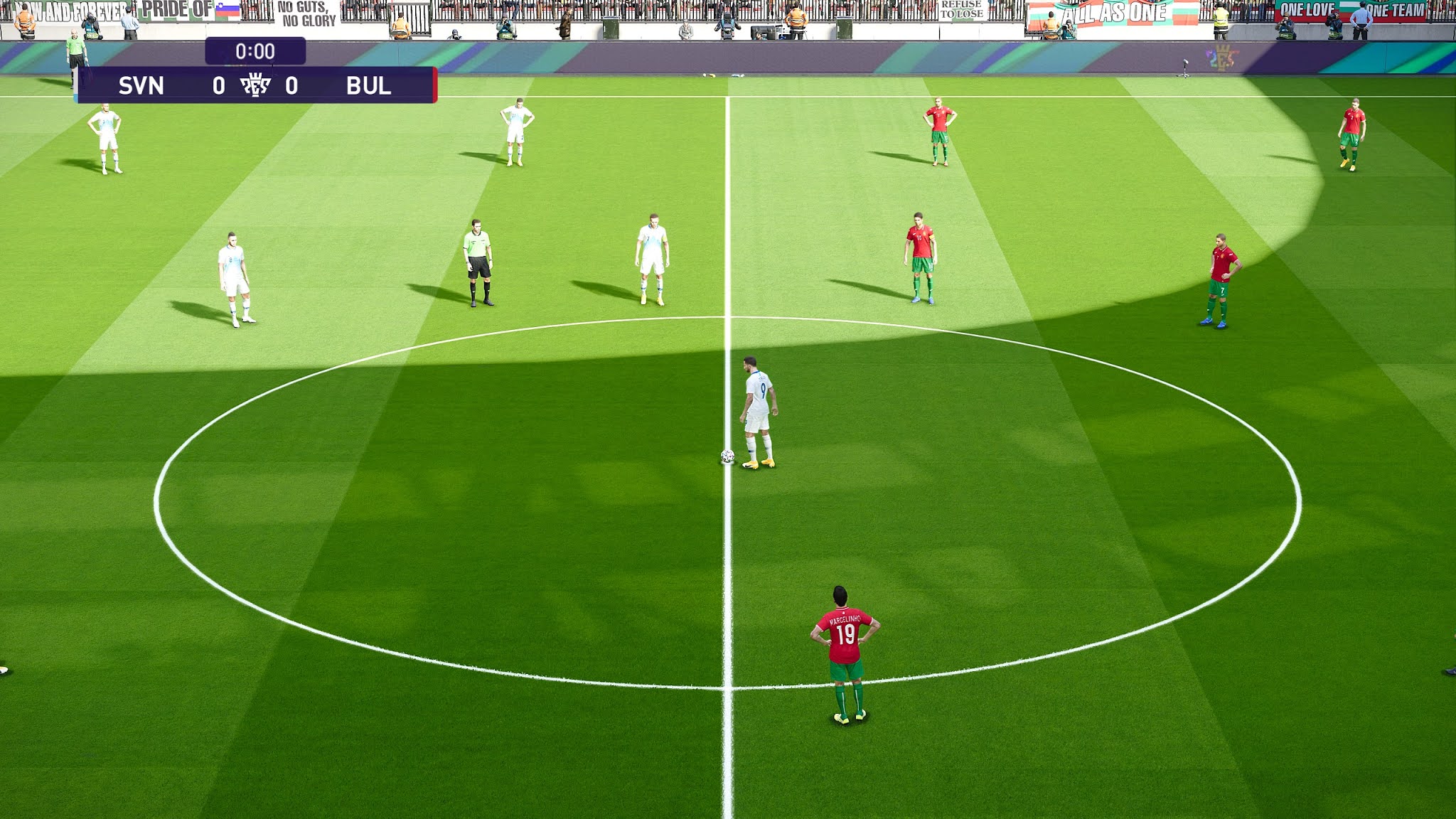Select the SVN team abbreviation
This screenshot has height=819, width=1456.
pos(141,85)
